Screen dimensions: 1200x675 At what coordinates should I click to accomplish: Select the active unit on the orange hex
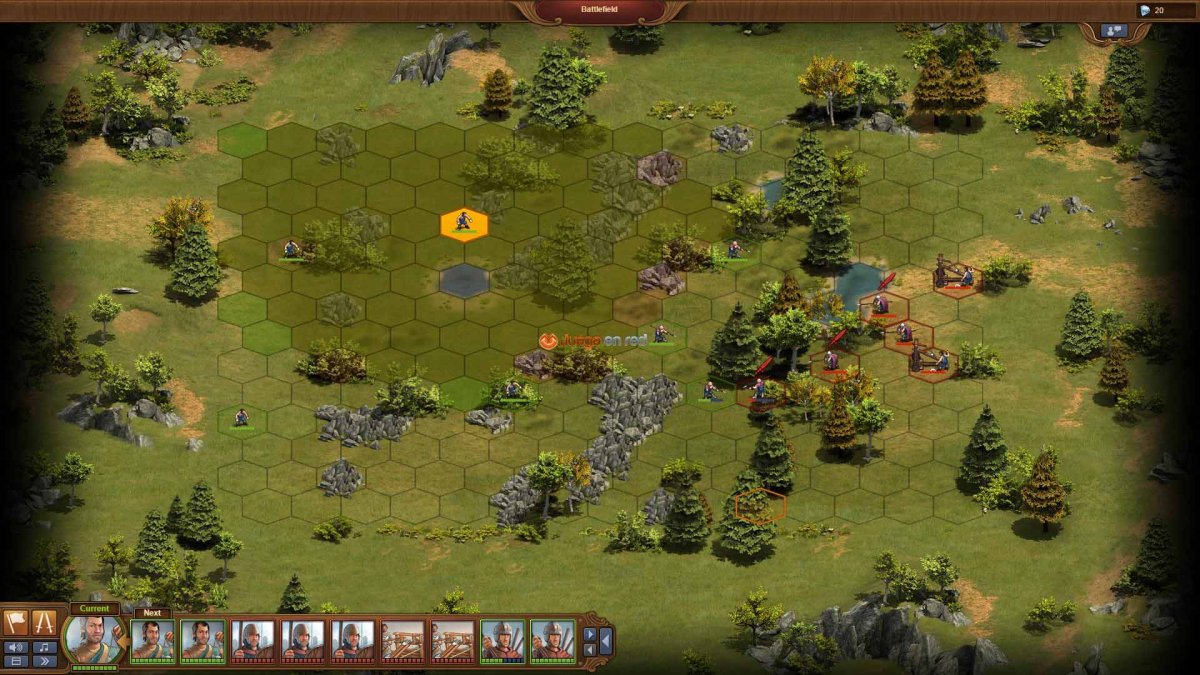pyautogui.click(x=464, y=224)
